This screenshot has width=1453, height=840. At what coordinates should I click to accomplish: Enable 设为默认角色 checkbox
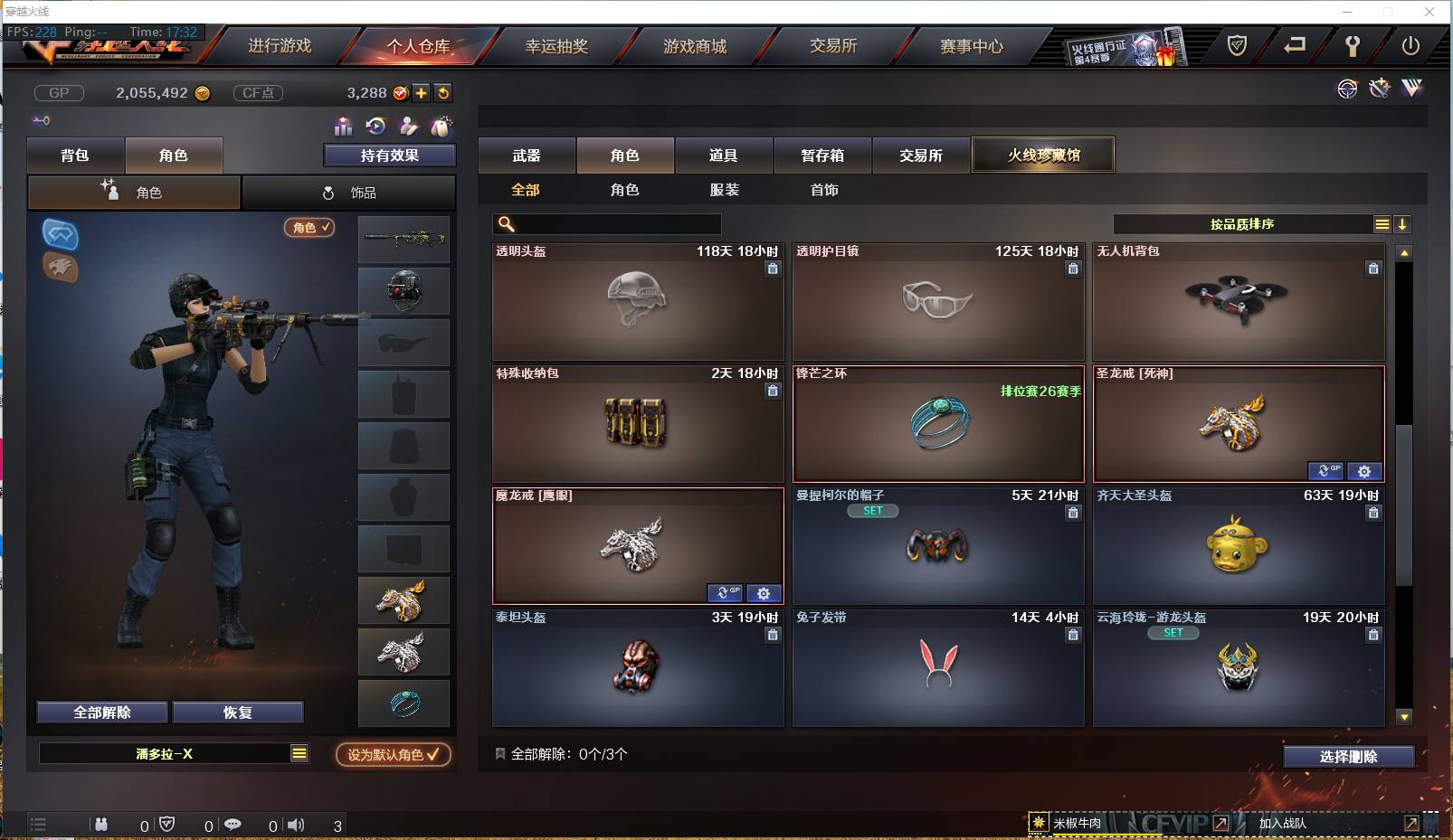click(x=393, y=755)
